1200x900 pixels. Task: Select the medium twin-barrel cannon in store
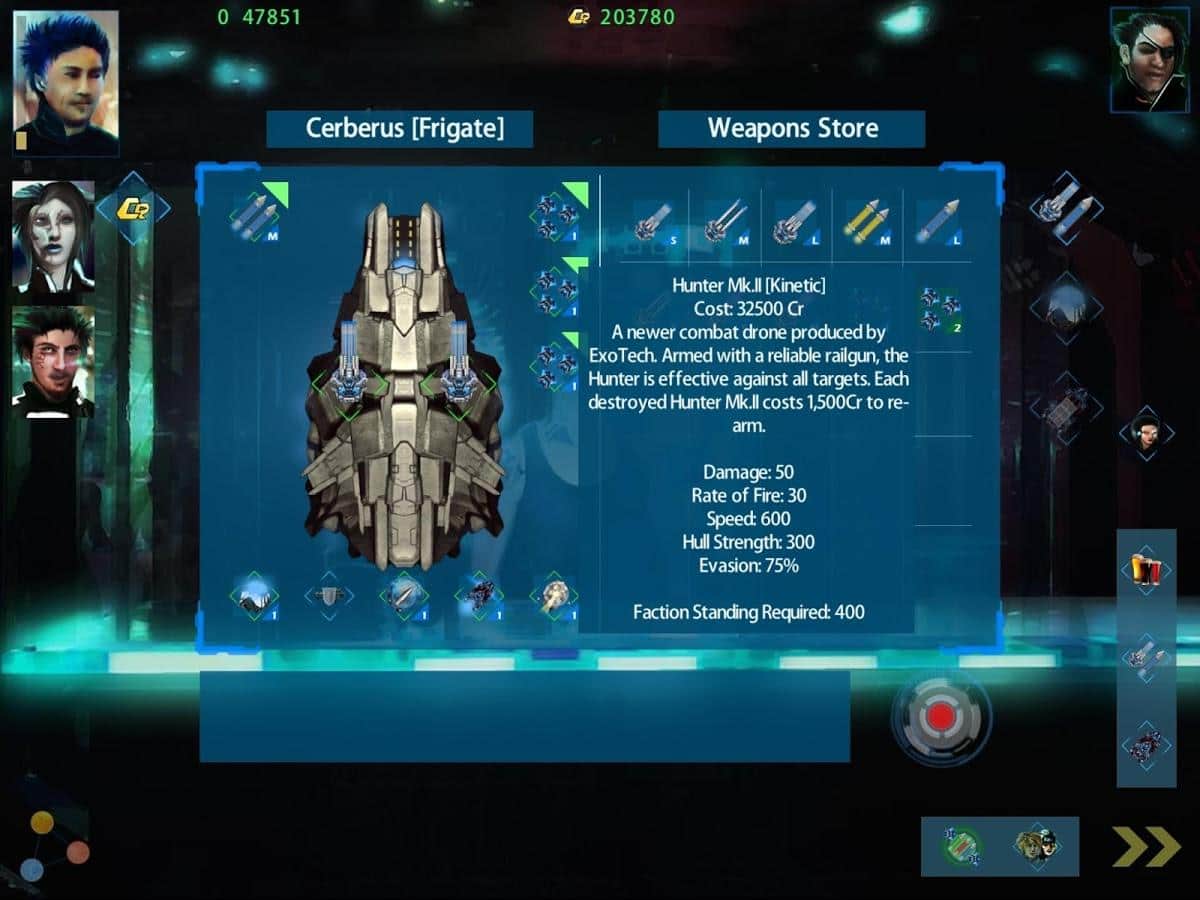coord(724,224)
